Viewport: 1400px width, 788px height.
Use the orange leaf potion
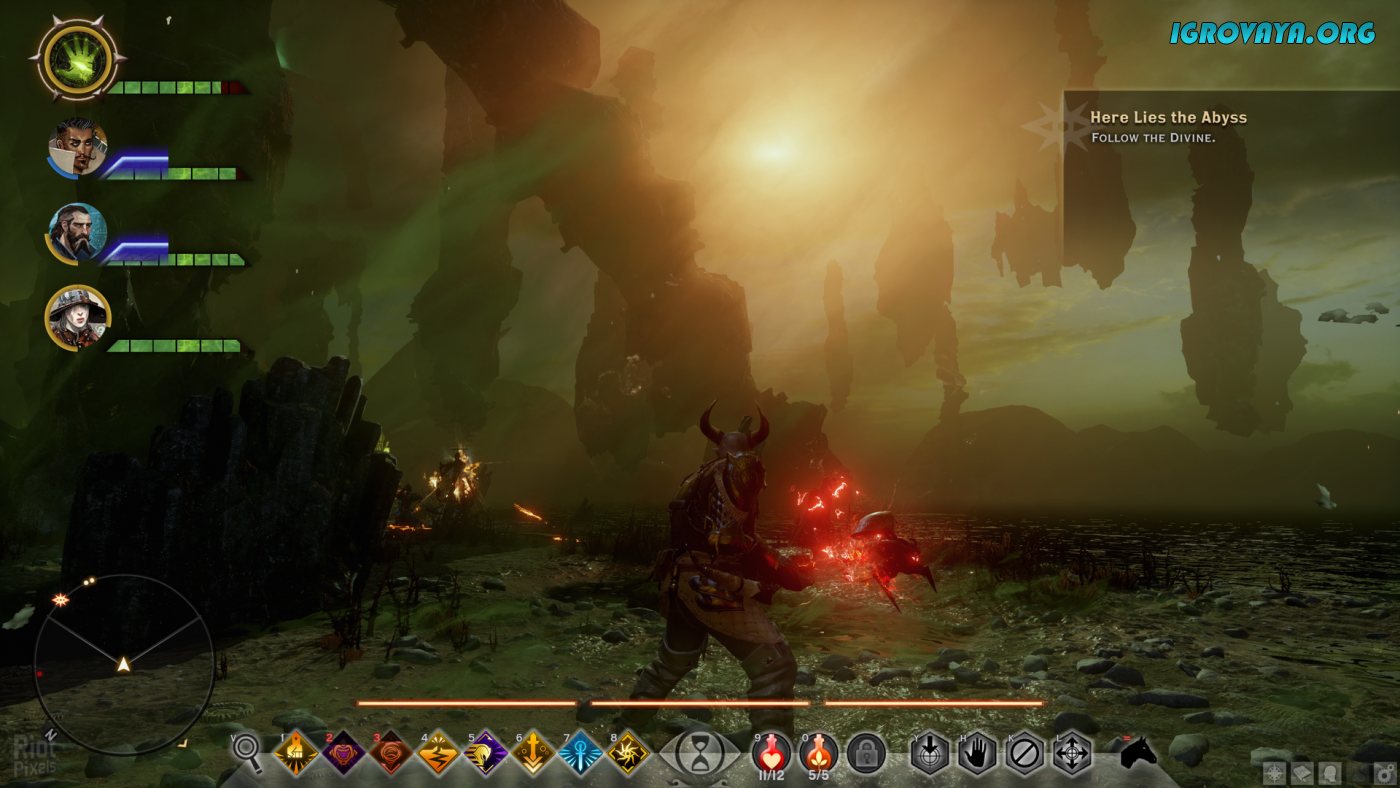coord(818,751)
